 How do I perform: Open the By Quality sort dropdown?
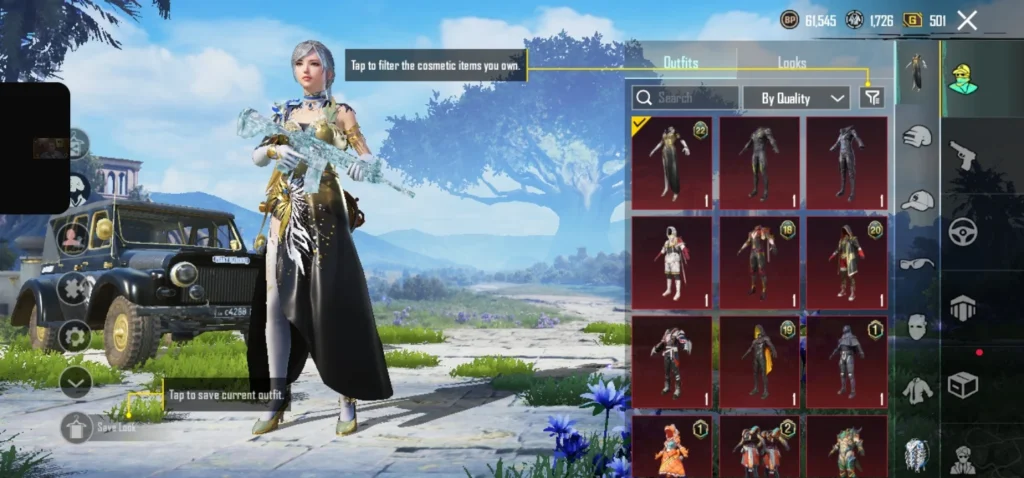[x=796, y=97]
